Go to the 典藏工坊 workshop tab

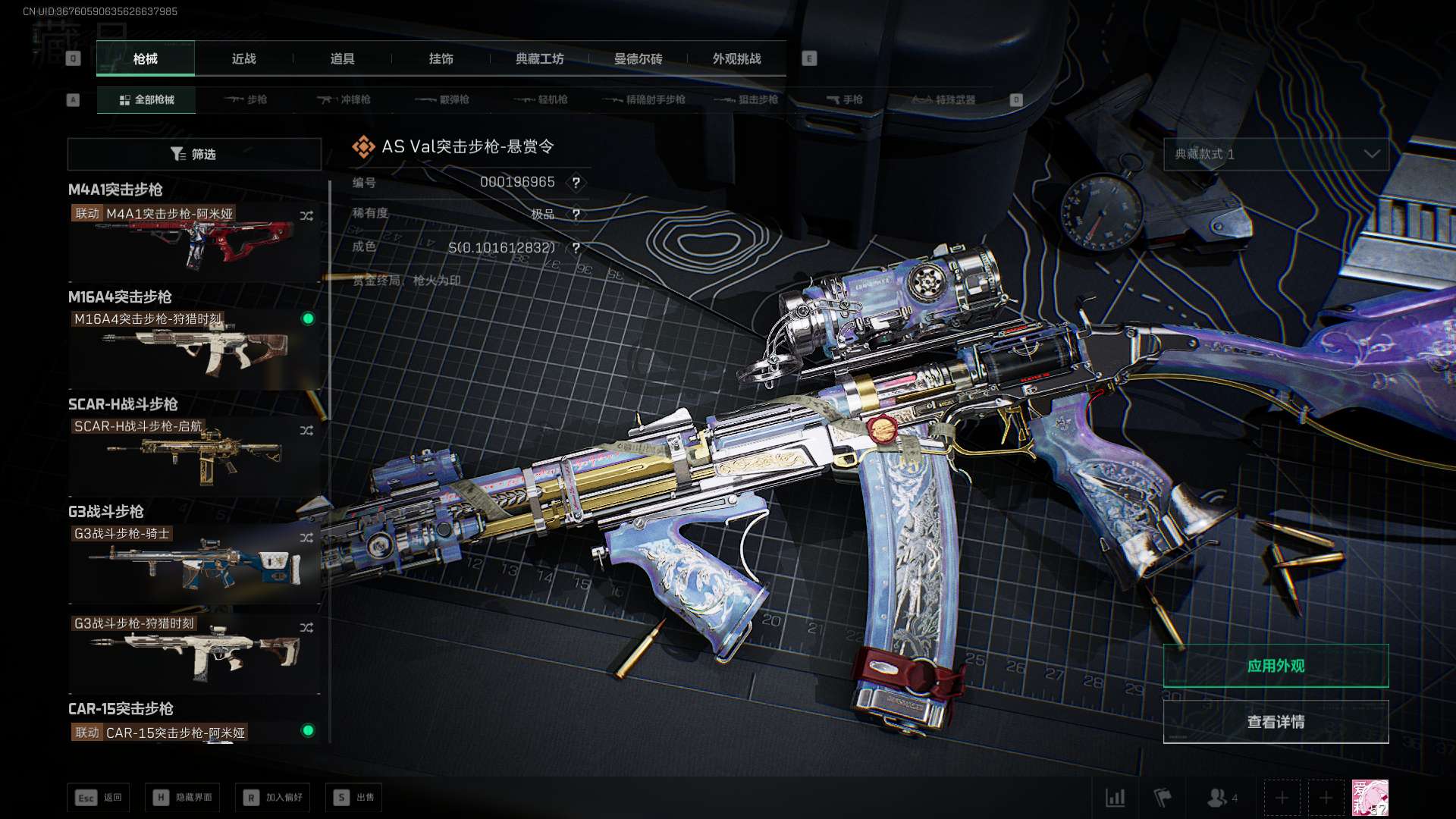(x=539, y=58)
